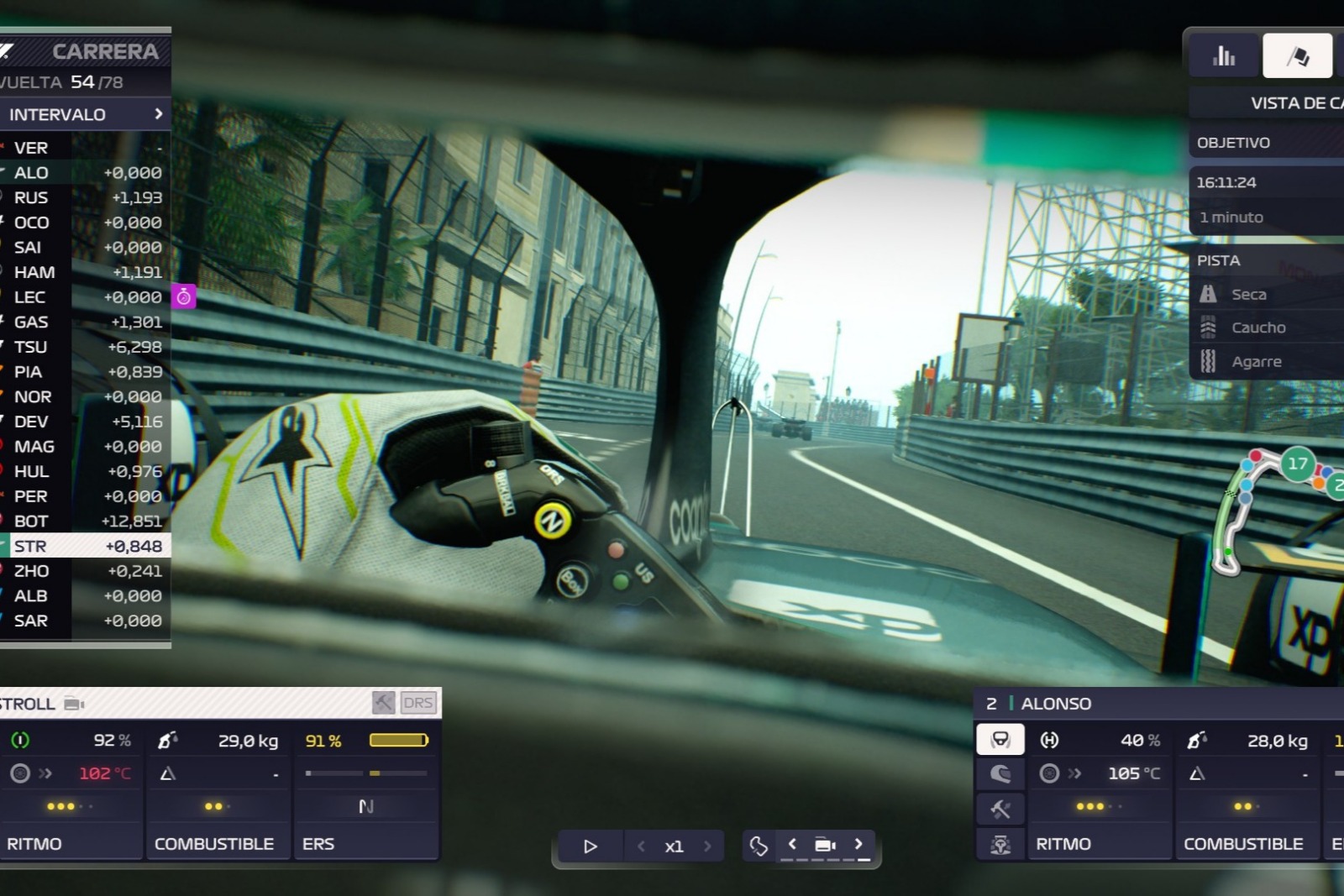The height and width of the screenshot is (896, 1344).
Task: Open Stroll's pit stop wrench button
Action: coord(383,703)
